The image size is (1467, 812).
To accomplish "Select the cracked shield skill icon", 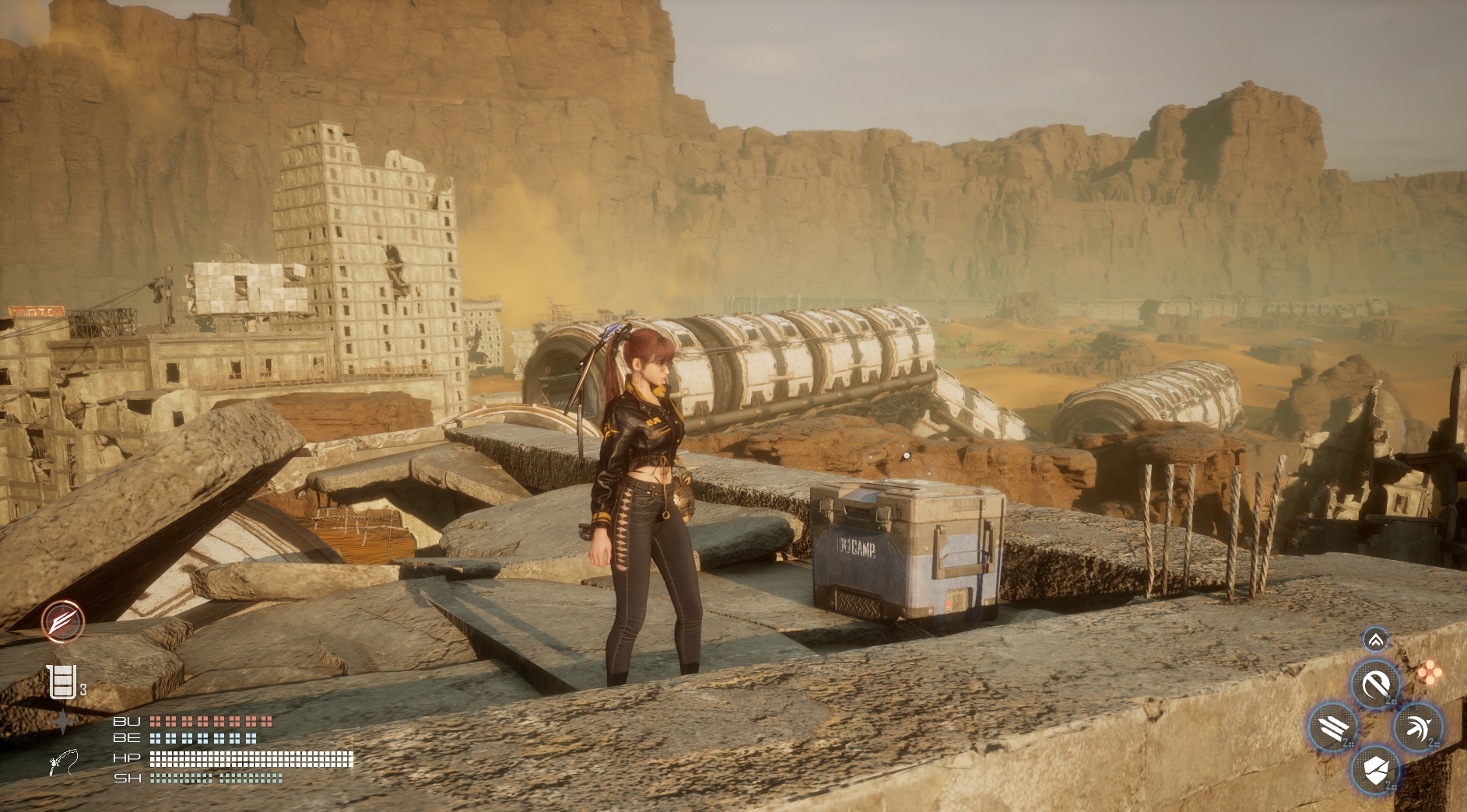I will tap(1375, 771).
